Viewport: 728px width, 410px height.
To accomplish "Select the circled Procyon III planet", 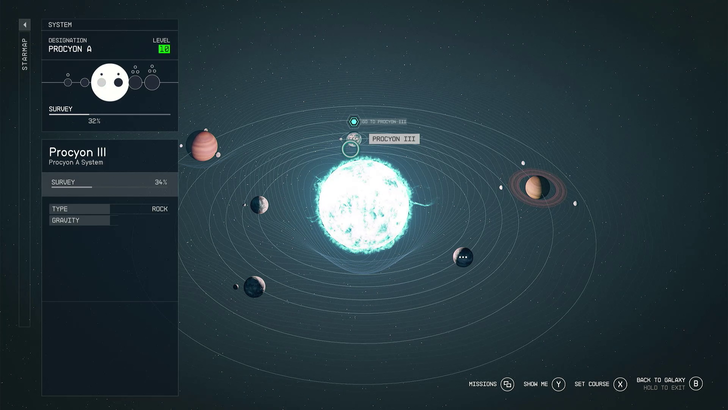I will pyautogui.click(x=350, y=149).
